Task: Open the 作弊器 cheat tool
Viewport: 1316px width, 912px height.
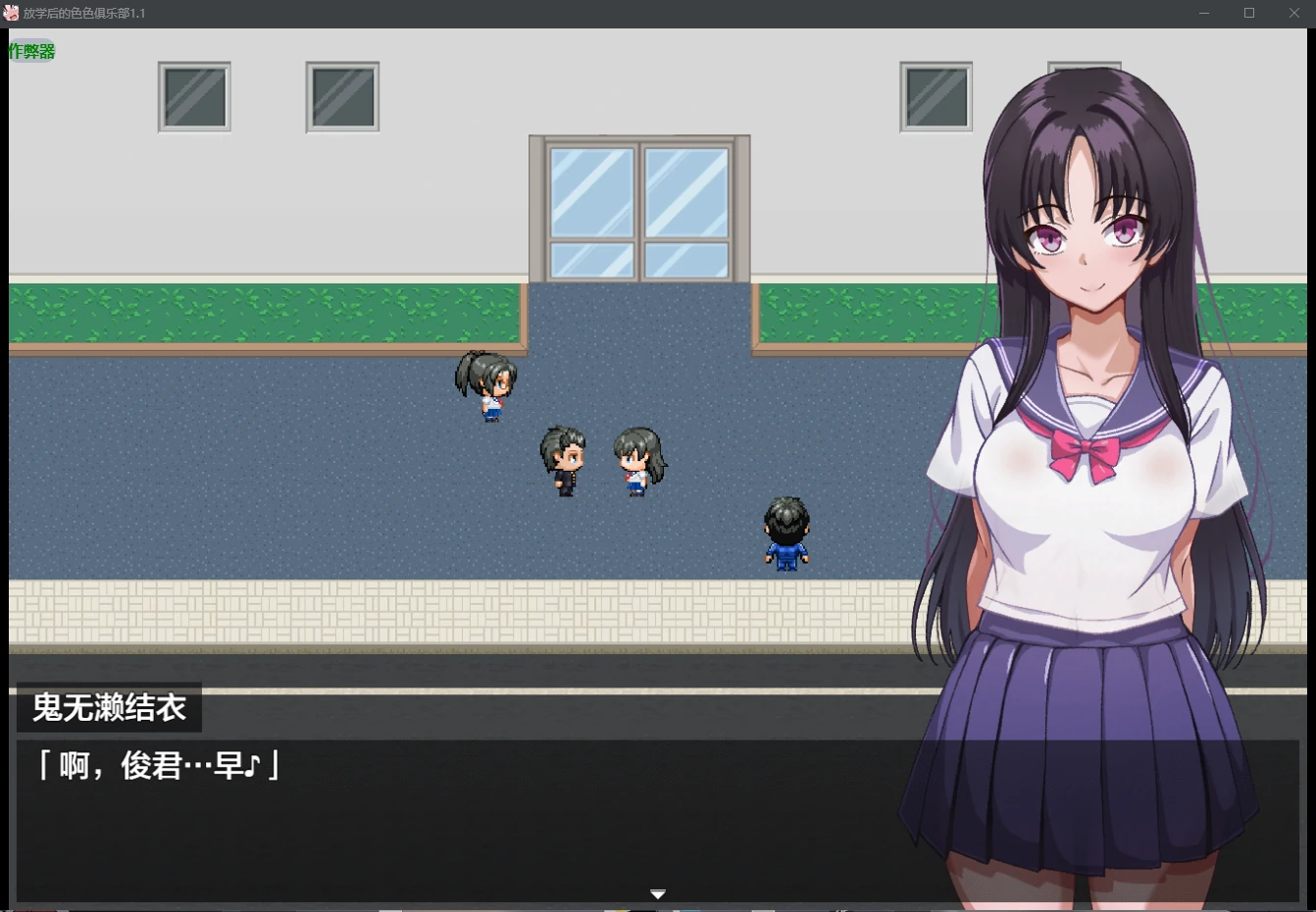Action: (x=32, y=49)
